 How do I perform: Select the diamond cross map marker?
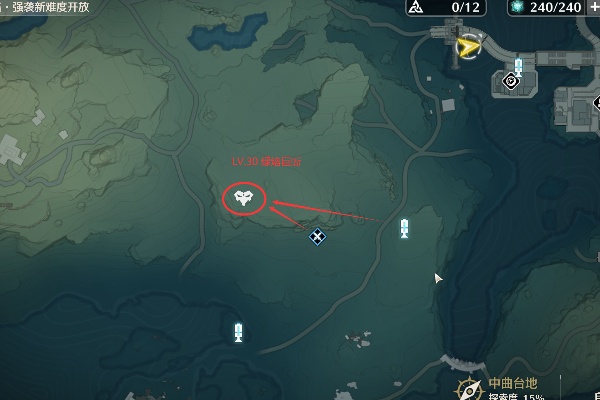point(317,236)
